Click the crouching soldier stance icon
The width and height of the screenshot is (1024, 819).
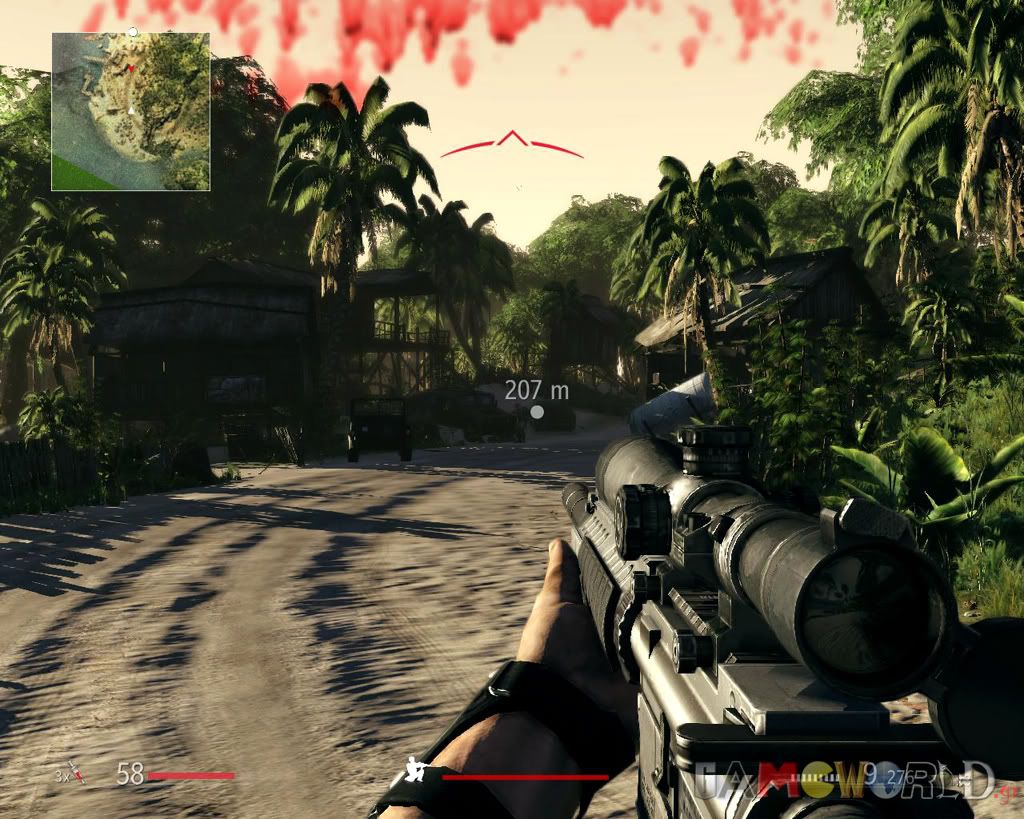[x=416, y=771]
